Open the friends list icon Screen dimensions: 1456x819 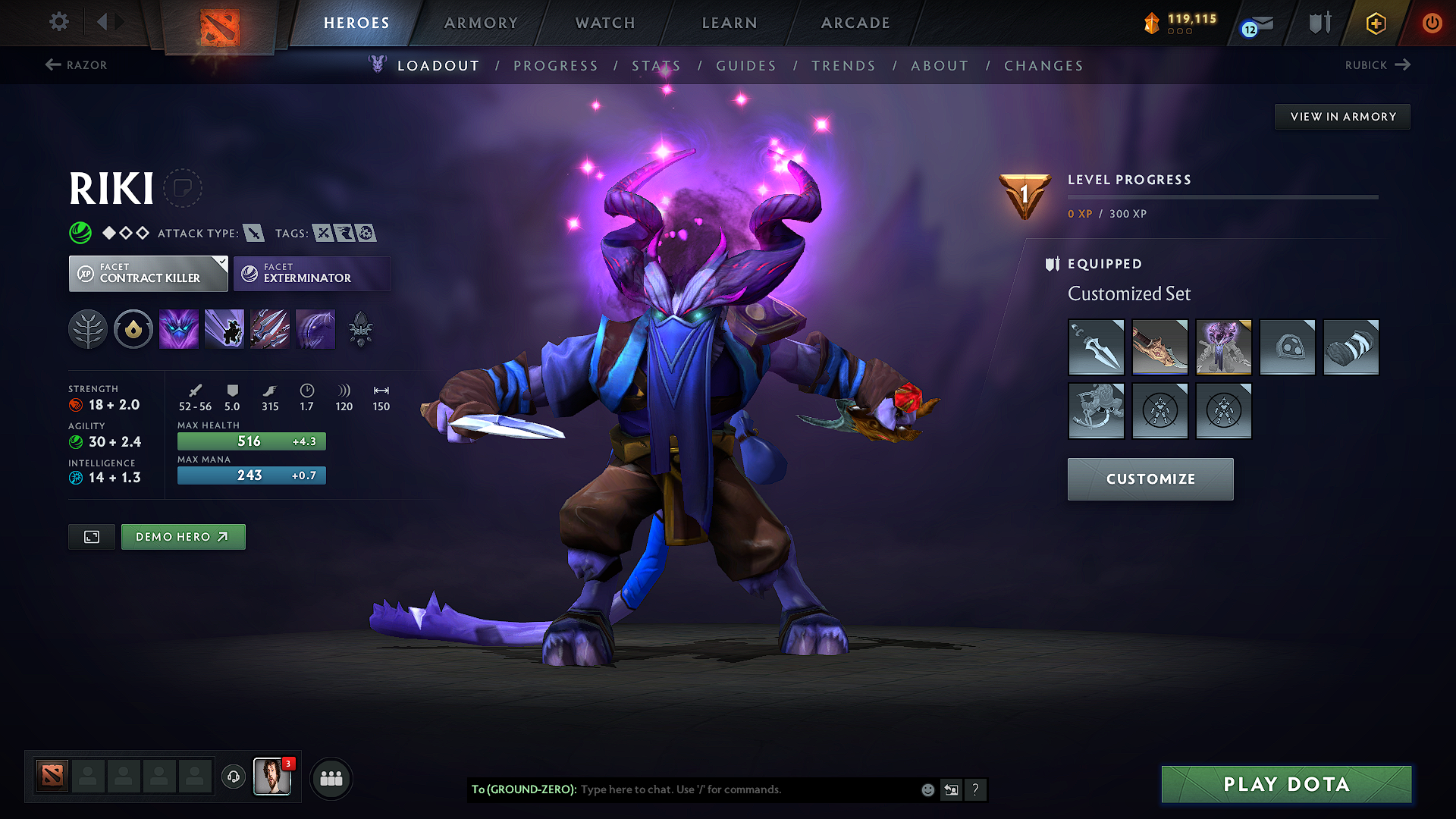tap(331, 778)
